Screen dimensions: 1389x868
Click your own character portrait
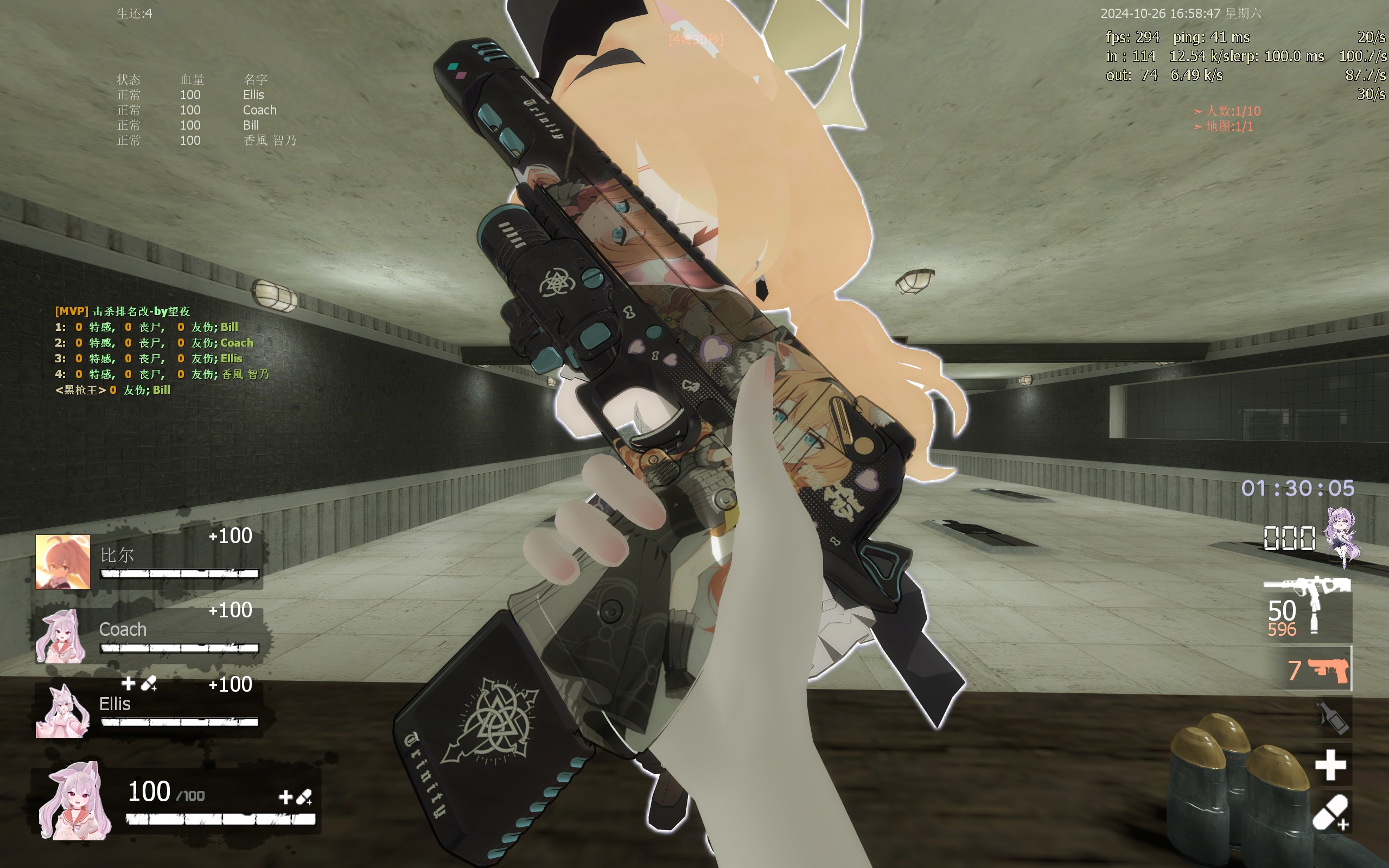tap(75, 801)
